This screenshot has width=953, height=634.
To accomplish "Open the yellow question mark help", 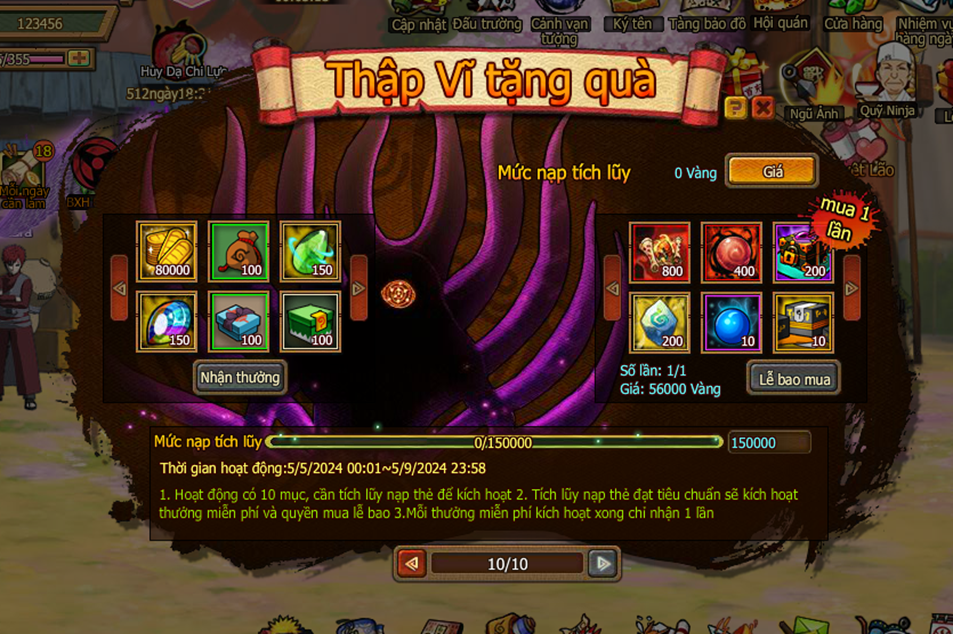I will [736, 108].
